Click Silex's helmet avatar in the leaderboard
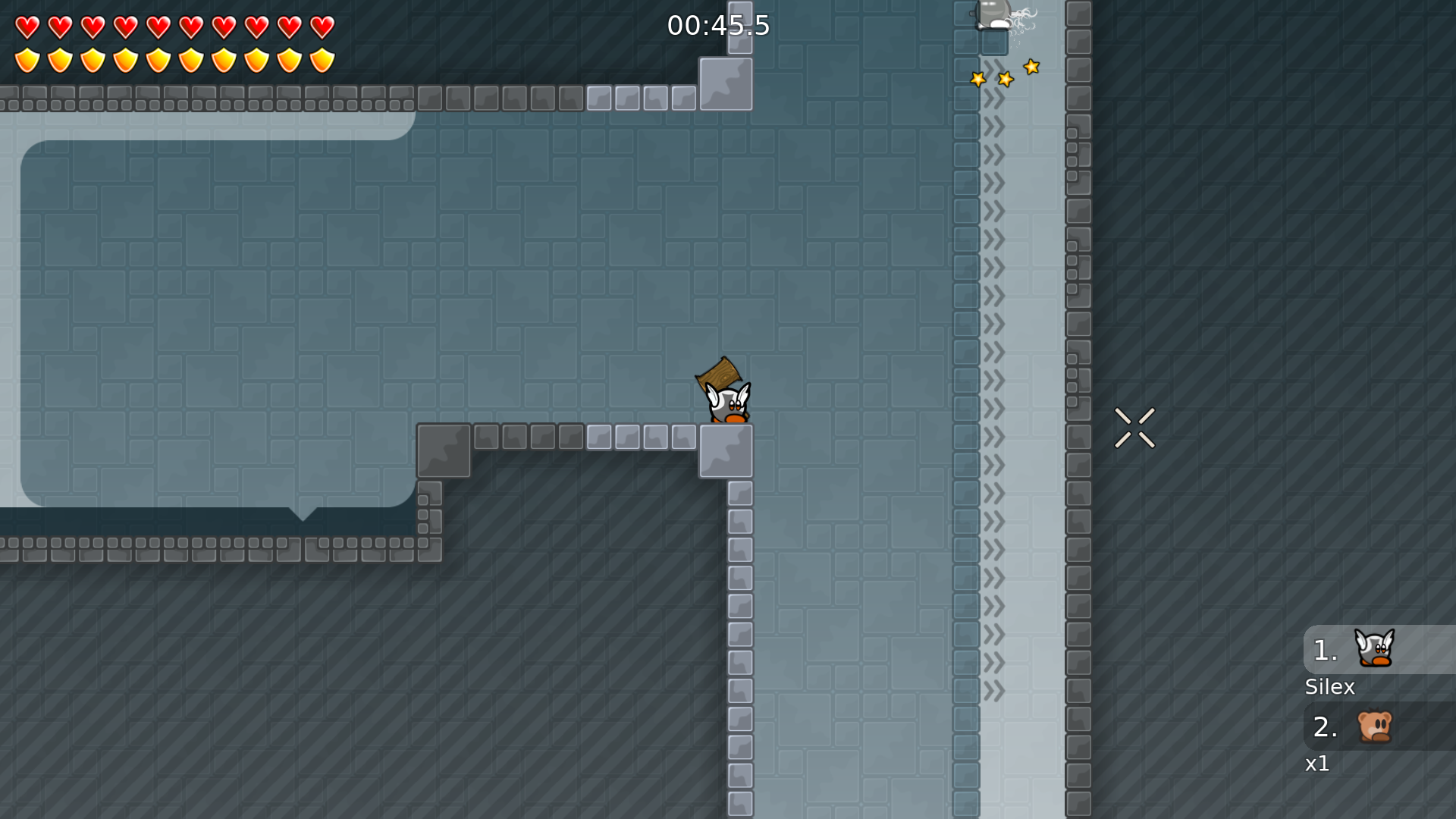Image resolution: width=1456 pixels, height=819 pixels. pos(1373,648)
